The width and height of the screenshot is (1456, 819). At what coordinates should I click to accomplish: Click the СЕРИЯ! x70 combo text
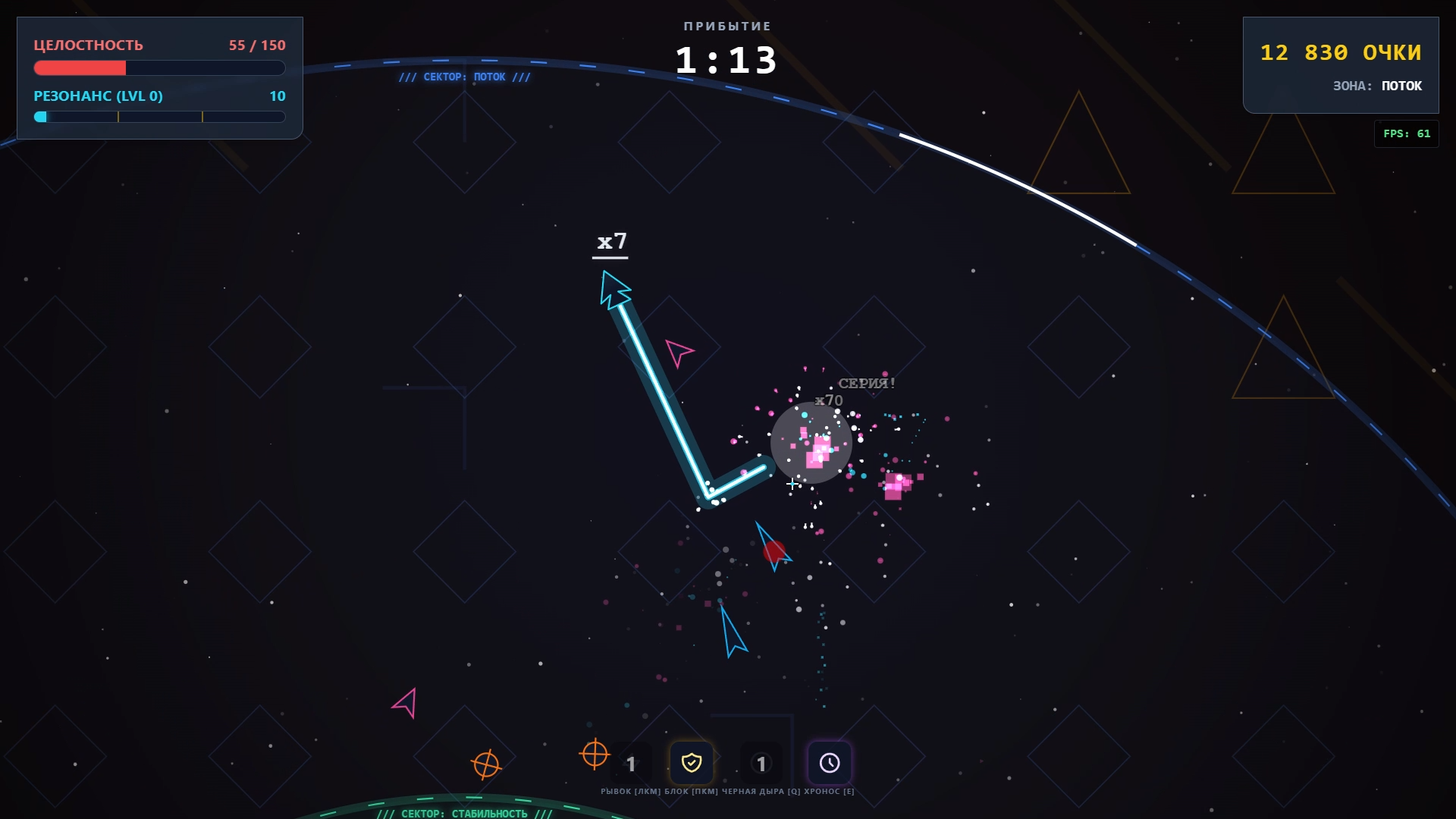(867, 384)
